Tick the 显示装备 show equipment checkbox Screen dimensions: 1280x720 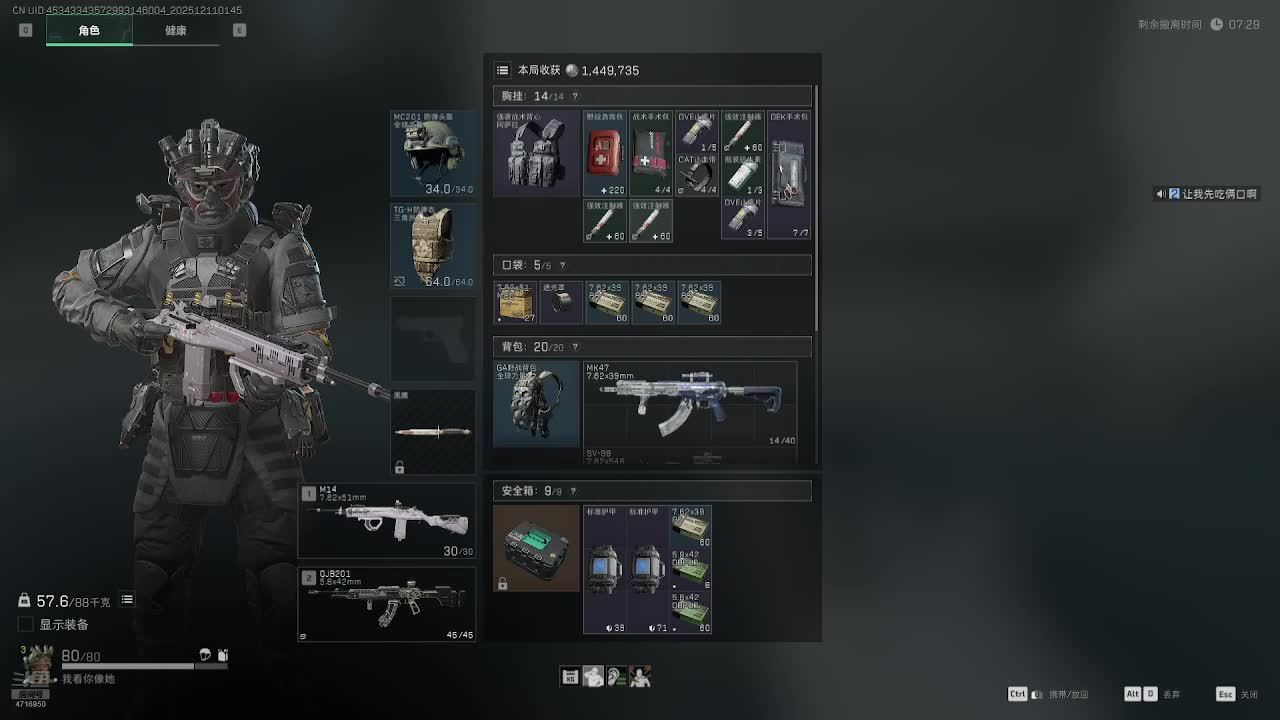(x=26, y=625)
